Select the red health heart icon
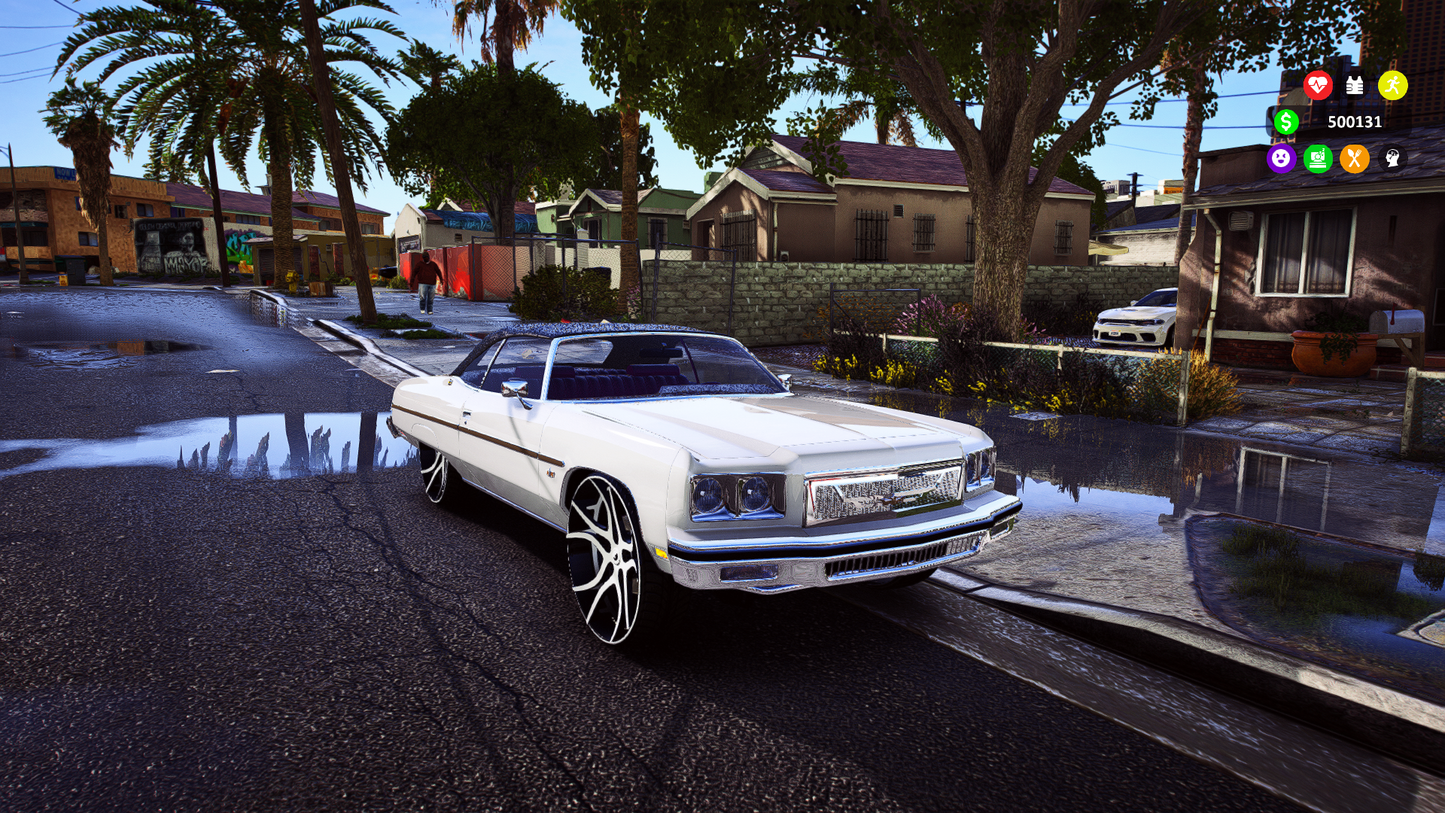 coord(1317,86)
